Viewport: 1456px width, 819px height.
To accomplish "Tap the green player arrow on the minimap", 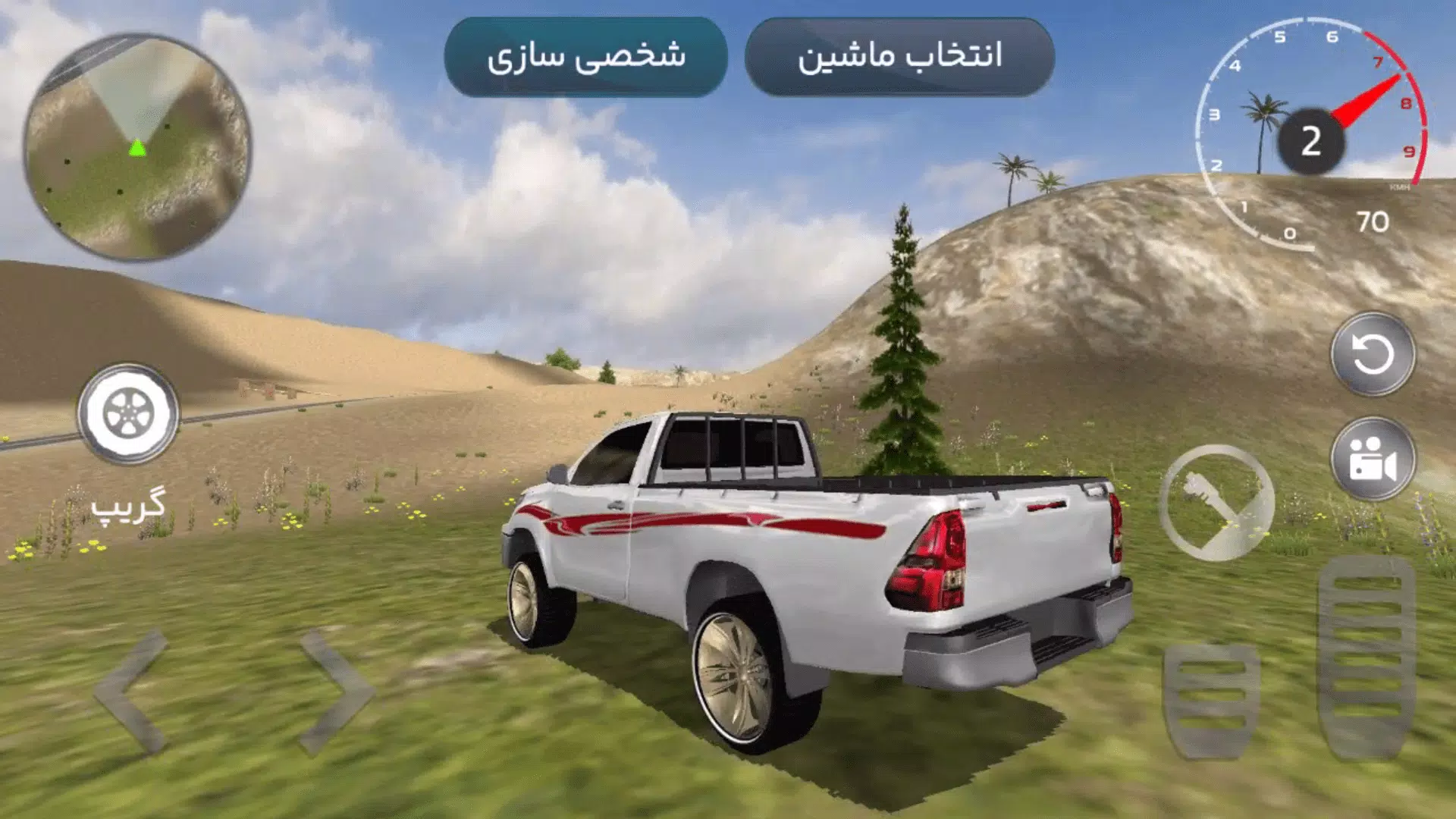I will 136,146.
